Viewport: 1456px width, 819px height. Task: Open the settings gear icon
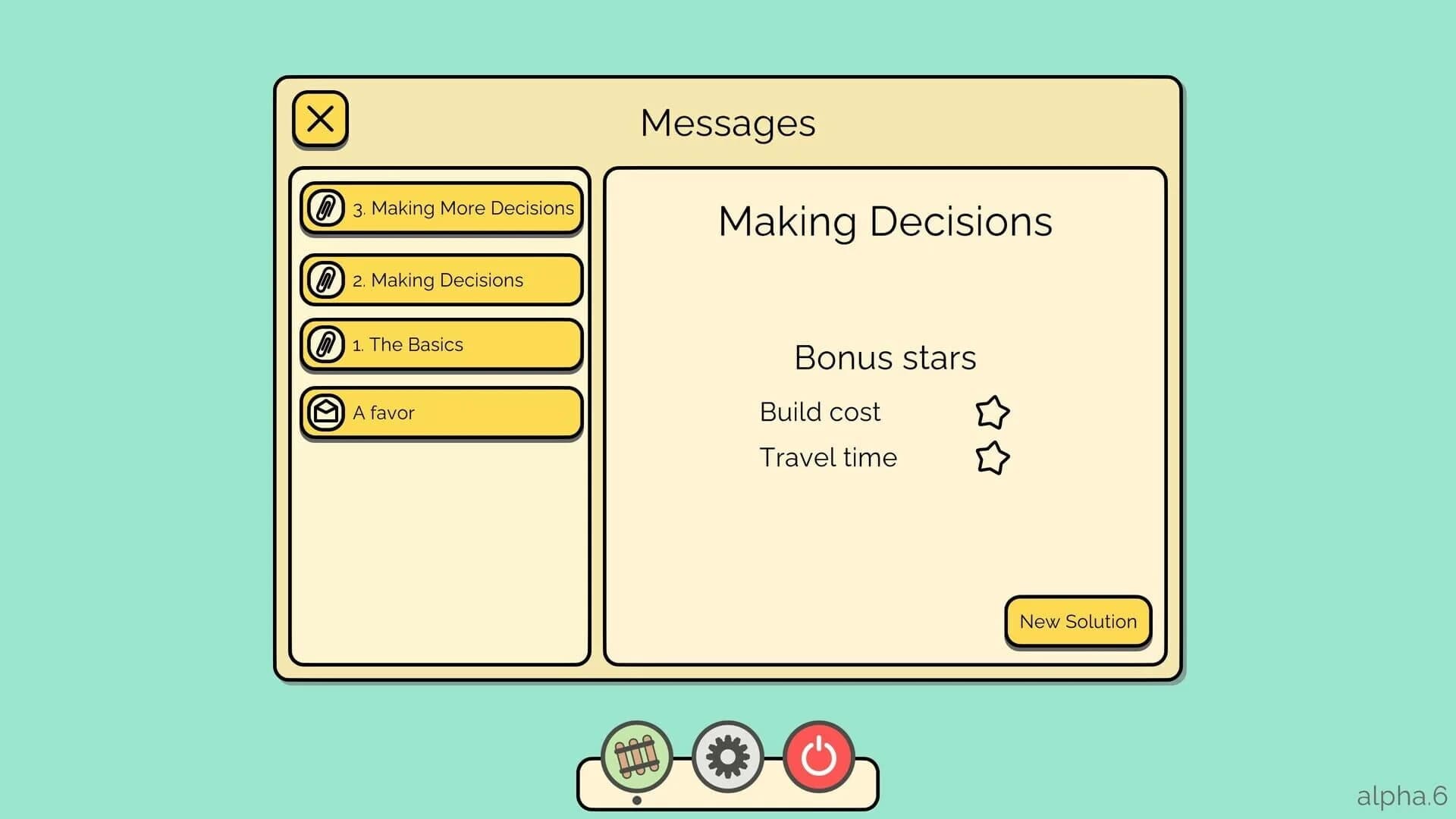728,756
